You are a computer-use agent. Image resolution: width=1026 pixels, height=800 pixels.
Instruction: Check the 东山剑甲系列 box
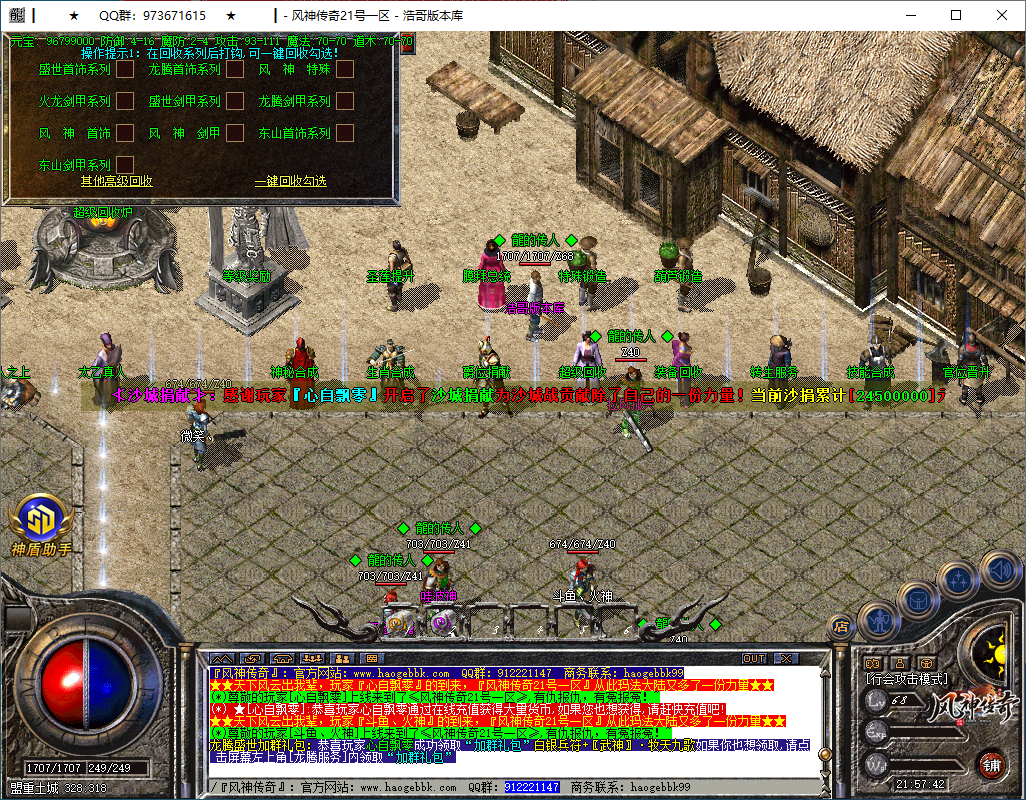(x=125, y=164)
